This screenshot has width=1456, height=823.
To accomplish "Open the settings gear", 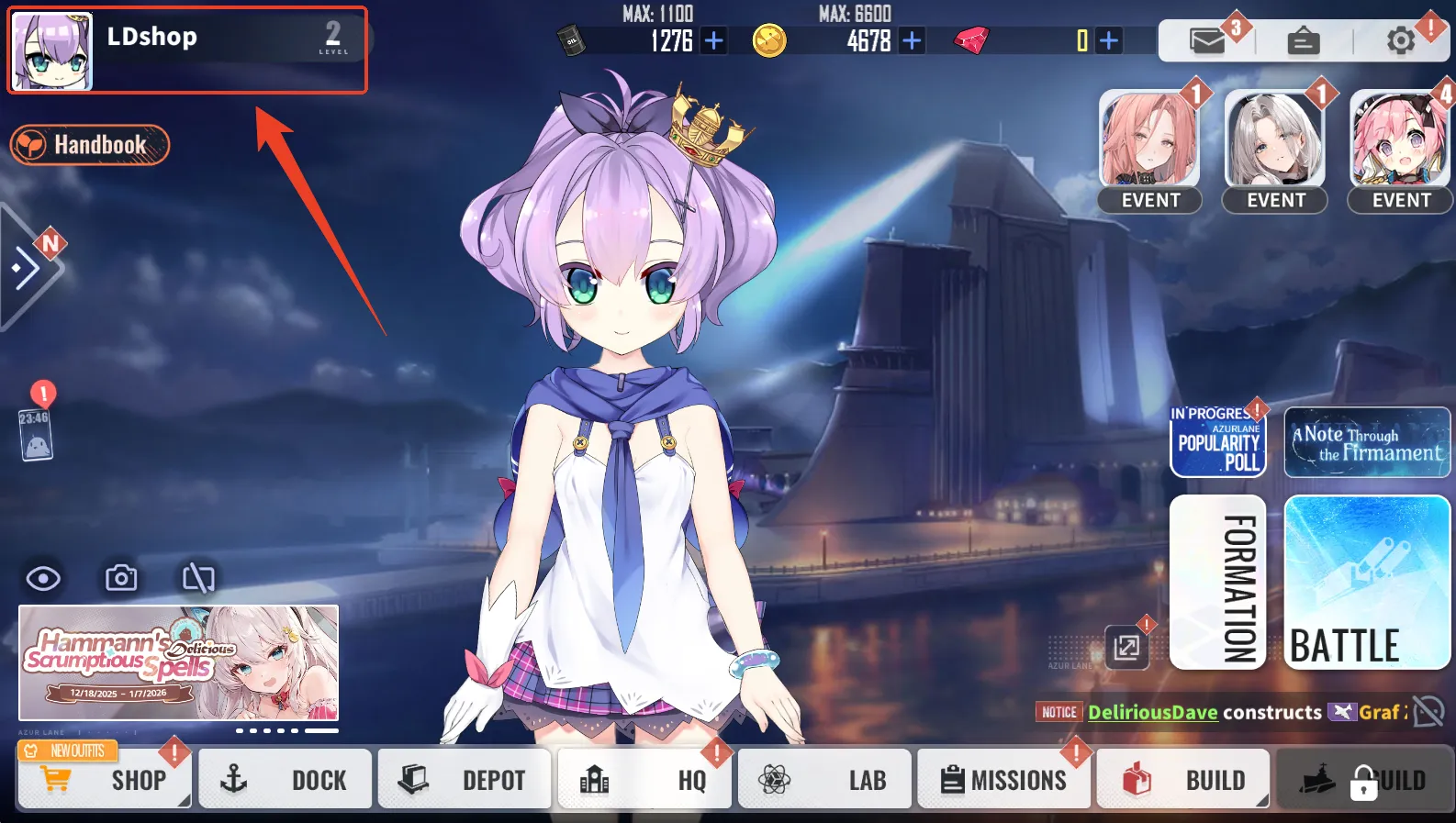I will (x=1400, y=40).
